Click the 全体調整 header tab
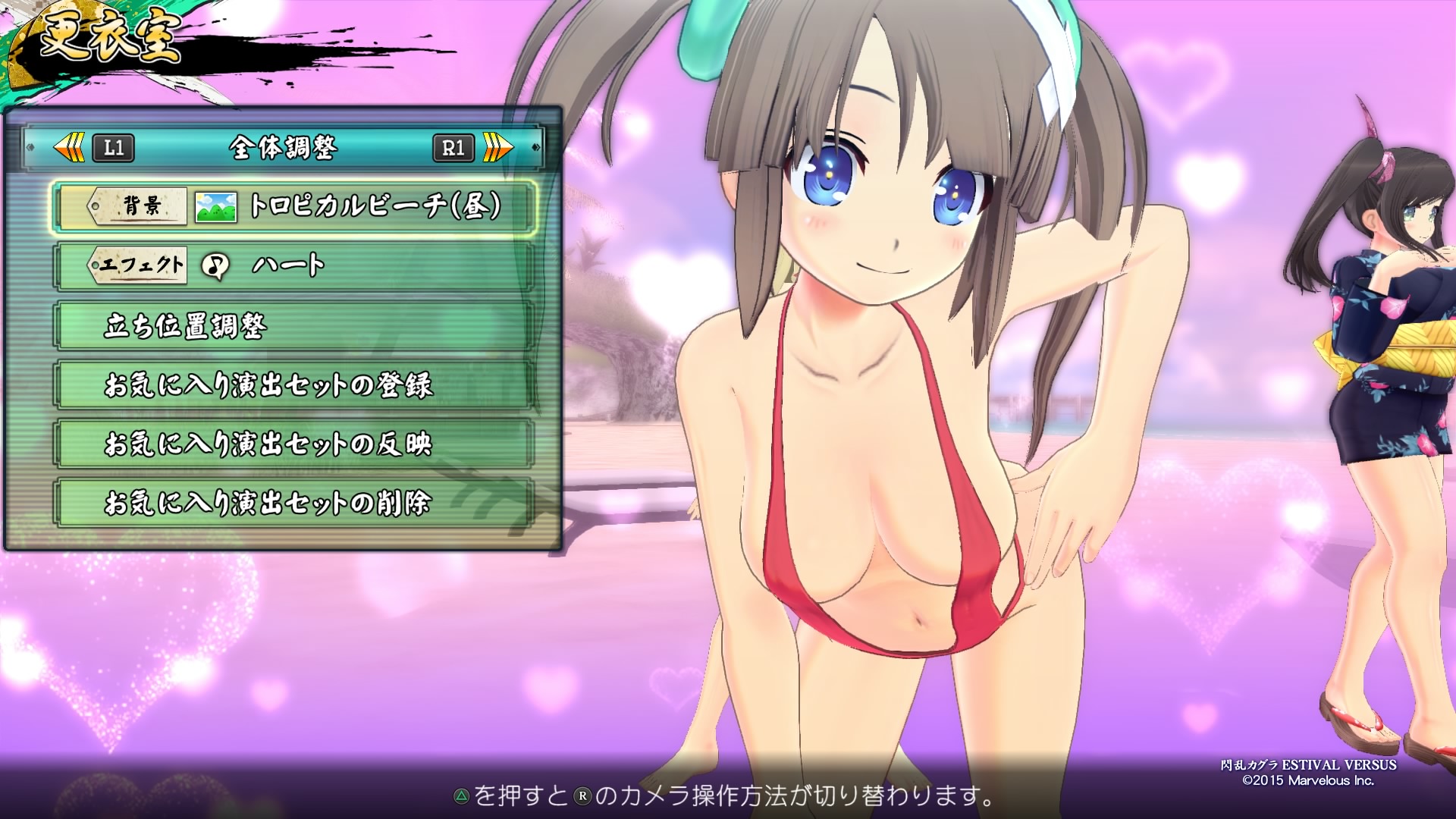The image size is (1456, 819). 283,147
